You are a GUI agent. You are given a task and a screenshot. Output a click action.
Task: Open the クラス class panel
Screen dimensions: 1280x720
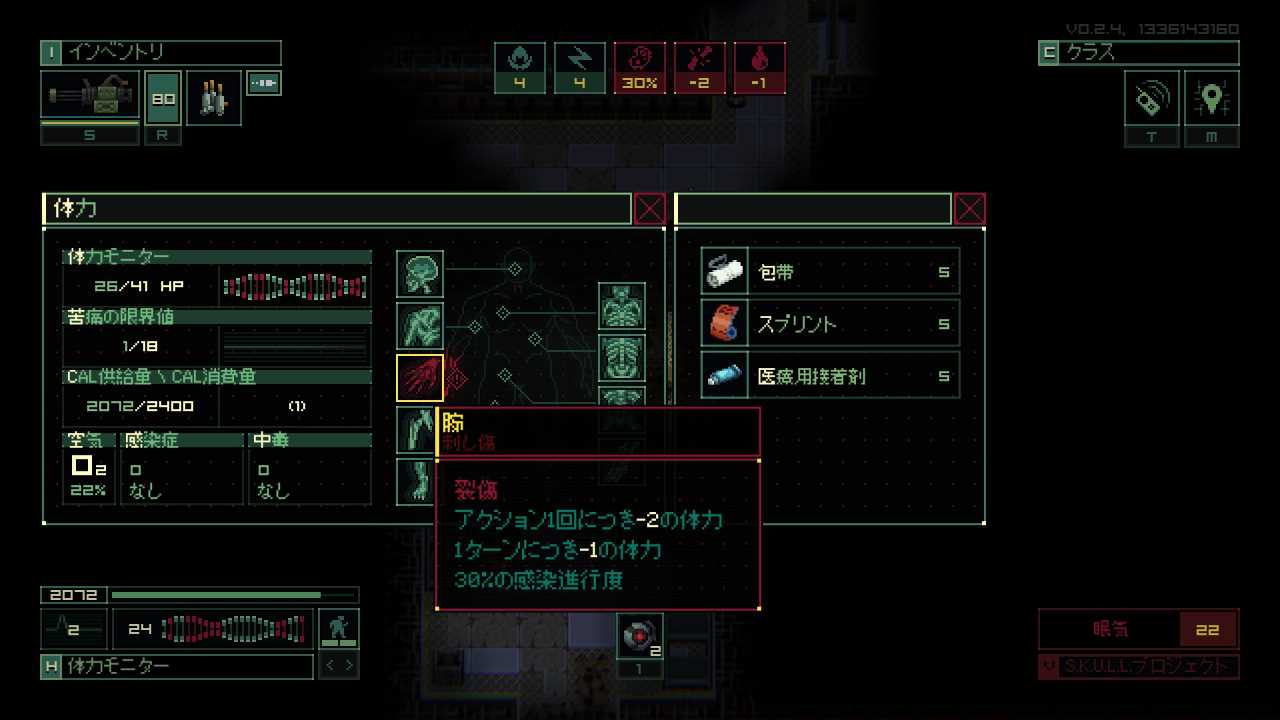click(1138, 53)
